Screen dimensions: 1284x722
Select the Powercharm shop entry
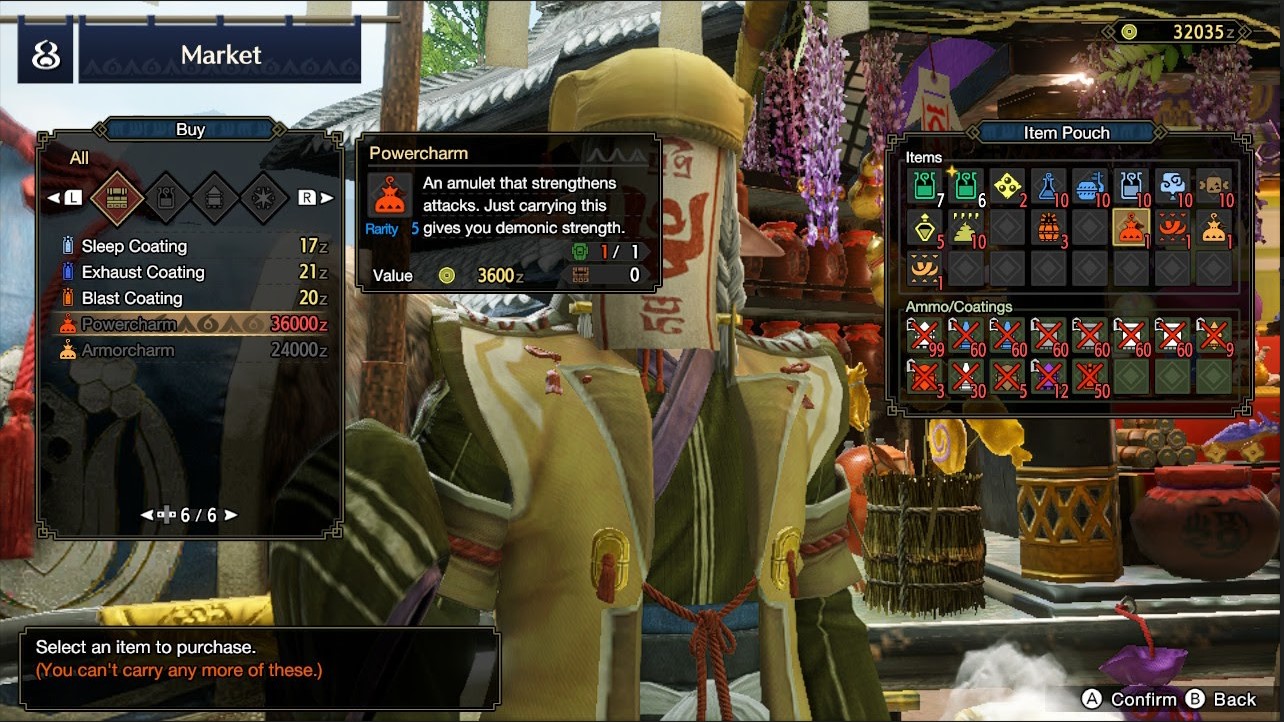(x=128, y=324)
